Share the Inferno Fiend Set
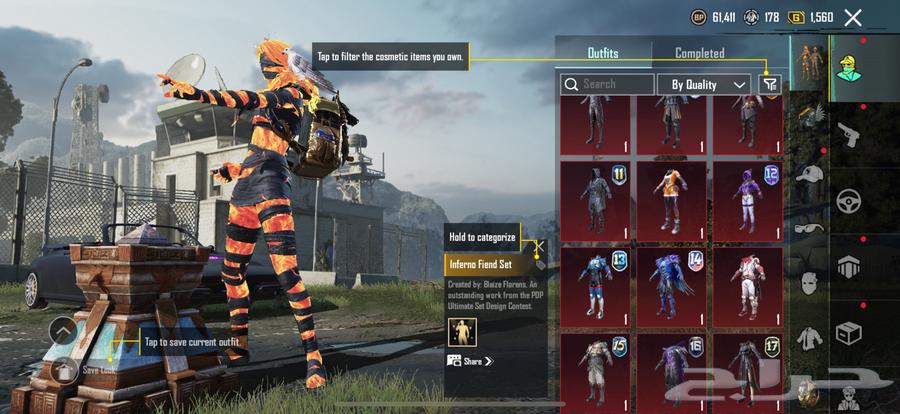The height and width of the screenshot is (414, 900). click(470, 361)
